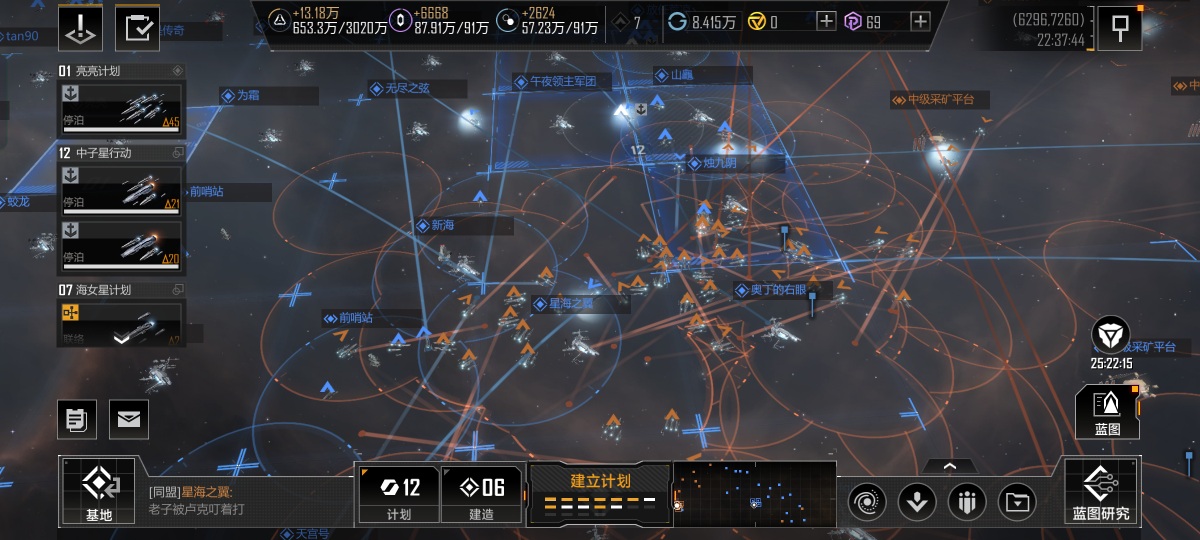1200x540 pixels.
Task: Click the 建立计划 create plan button
Action: [x=600, y=491]
